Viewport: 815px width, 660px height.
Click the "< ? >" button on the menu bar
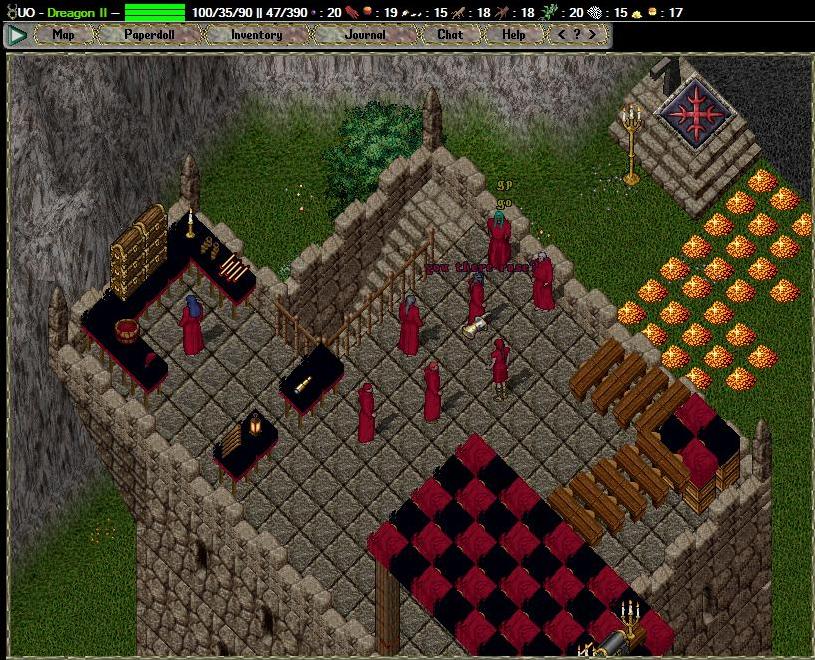[577, 35]
